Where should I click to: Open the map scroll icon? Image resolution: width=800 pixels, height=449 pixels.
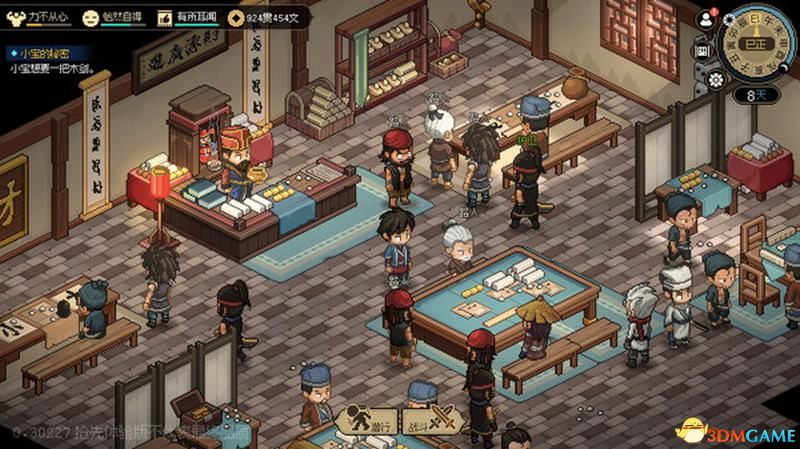coord(702,48)
